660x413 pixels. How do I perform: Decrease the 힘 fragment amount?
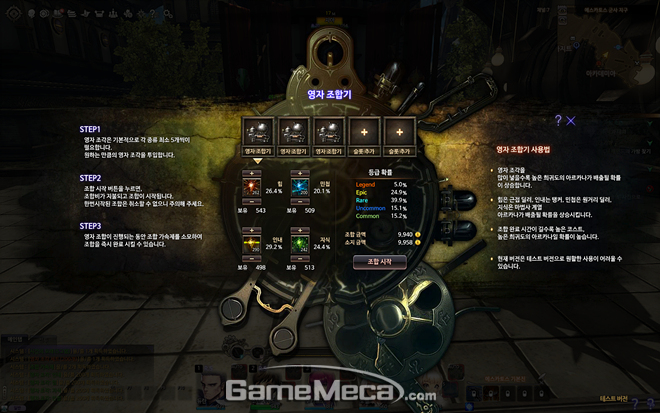point(251,201)
